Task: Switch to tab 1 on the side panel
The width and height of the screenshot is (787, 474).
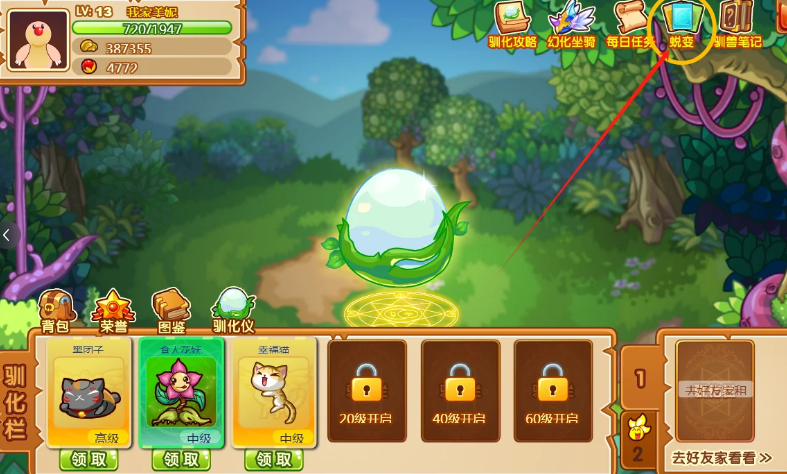Action: click(x=639, y=379)
